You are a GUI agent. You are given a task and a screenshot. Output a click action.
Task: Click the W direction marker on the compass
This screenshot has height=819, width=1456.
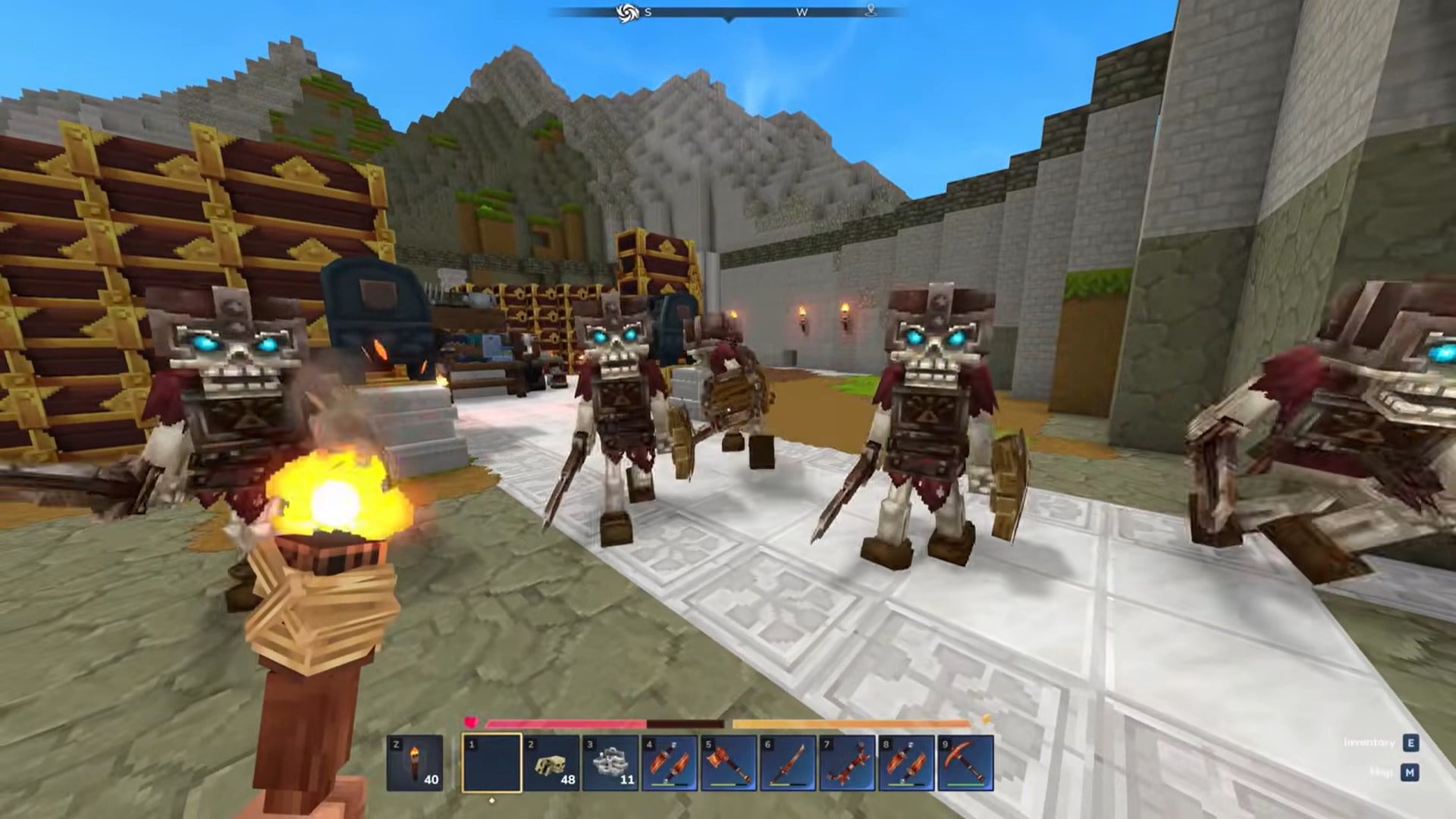(802, 12)
